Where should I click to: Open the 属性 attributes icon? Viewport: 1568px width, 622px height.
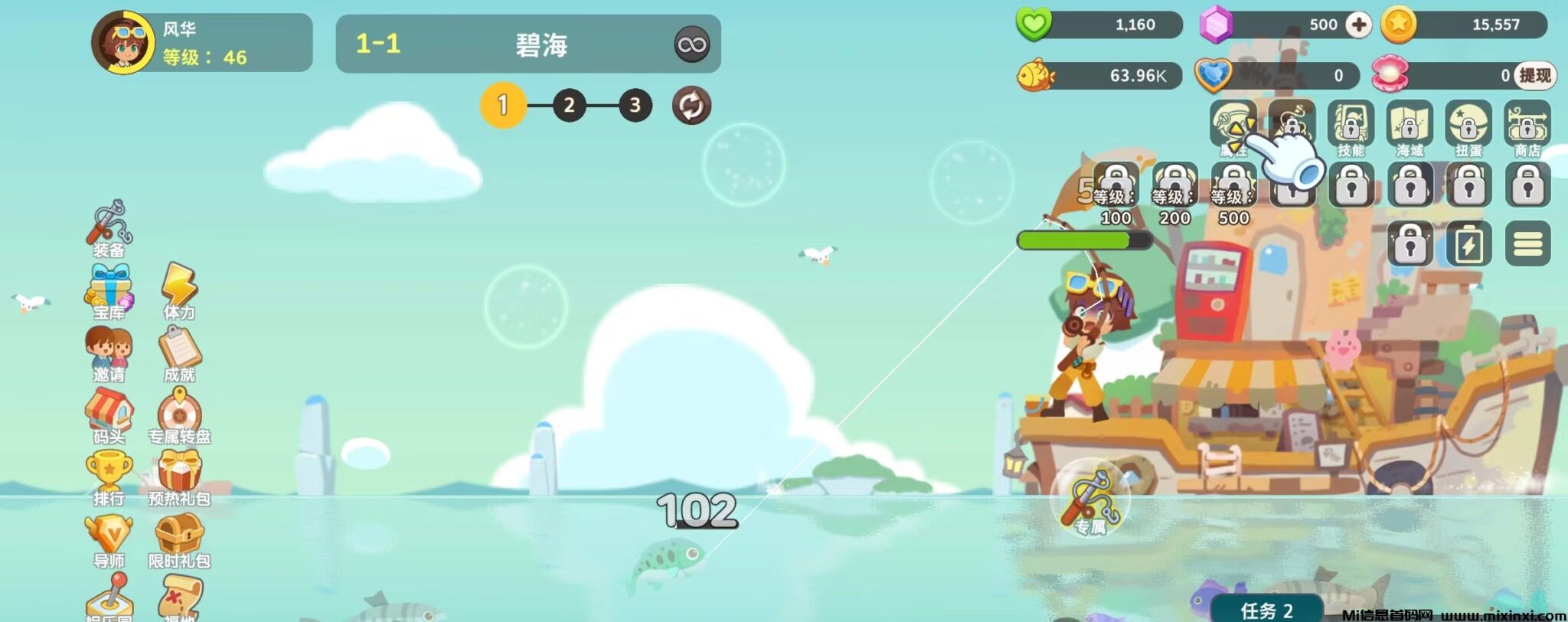(x=1233, y=126)
